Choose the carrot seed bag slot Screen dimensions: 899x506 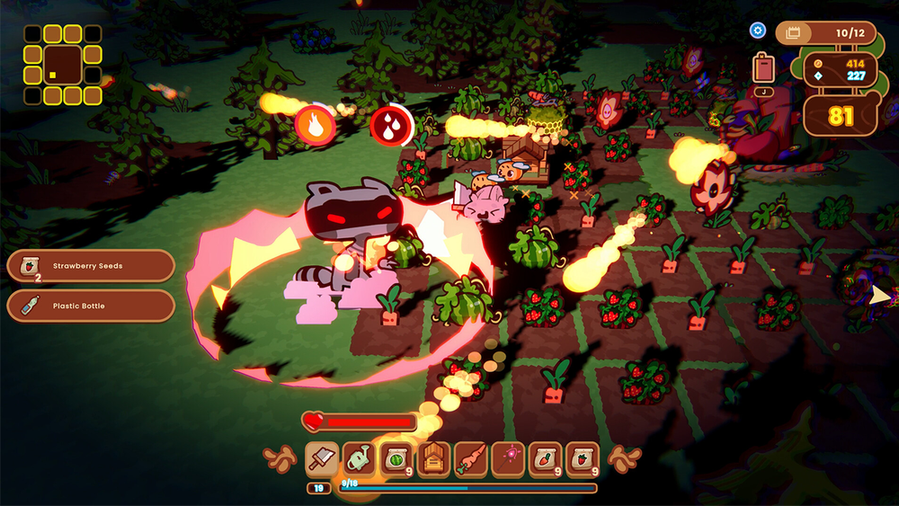coord(545,459)
